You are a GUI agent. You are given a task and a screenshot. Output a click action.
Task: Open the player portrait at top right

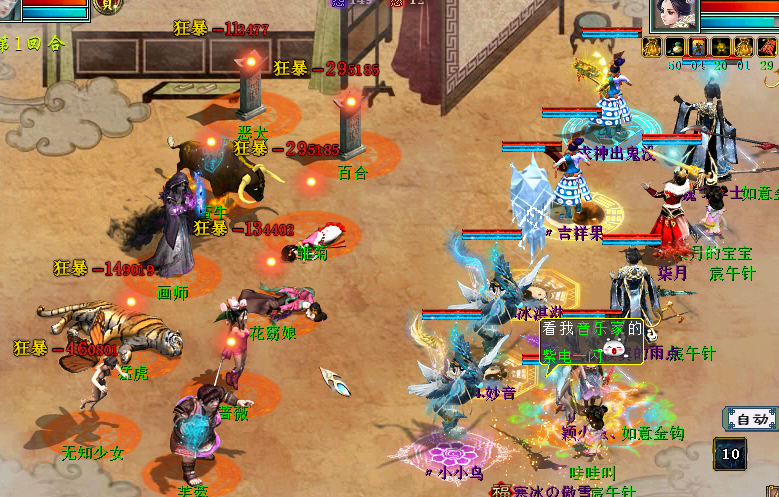674,14
